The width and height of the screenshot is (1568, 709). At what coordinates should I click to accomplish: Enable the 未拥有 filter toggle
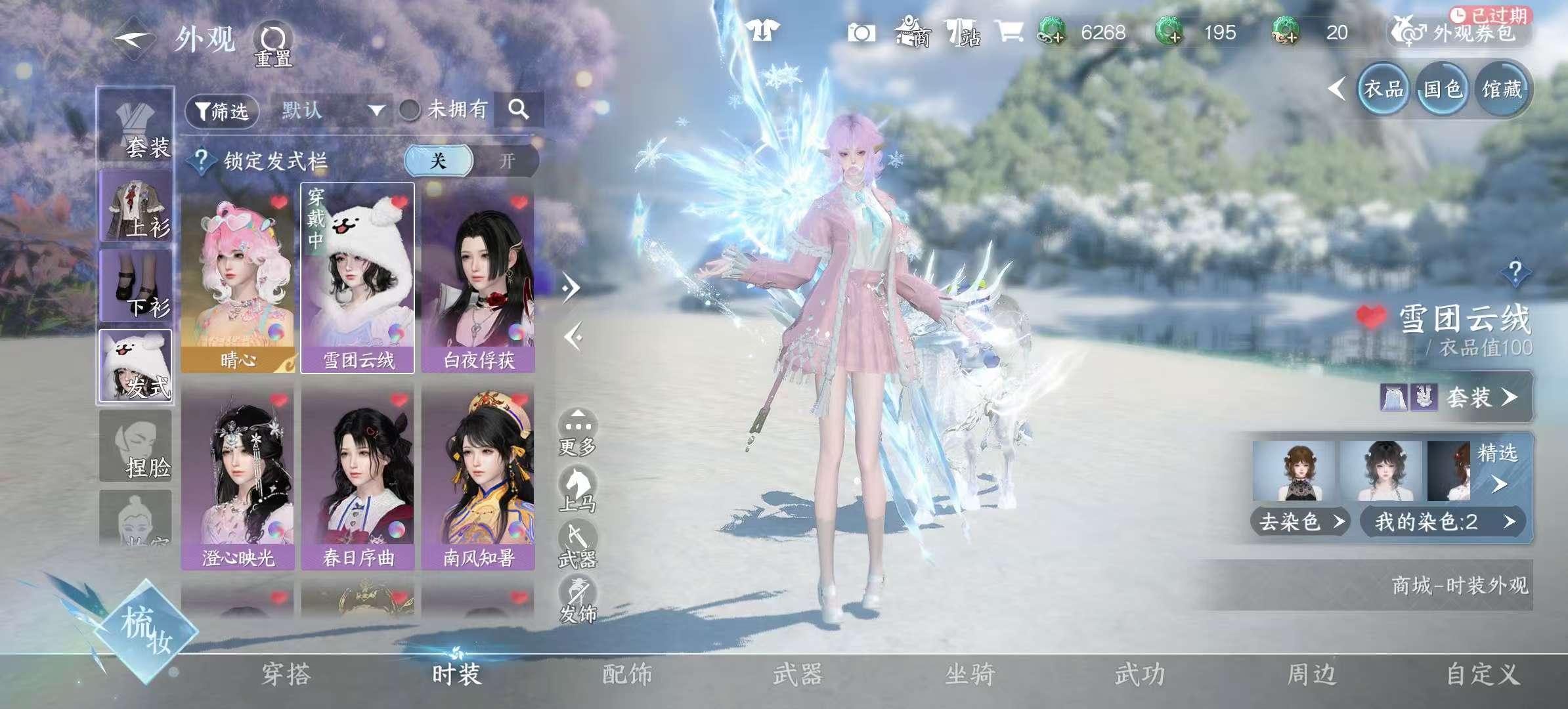[410, 110]
